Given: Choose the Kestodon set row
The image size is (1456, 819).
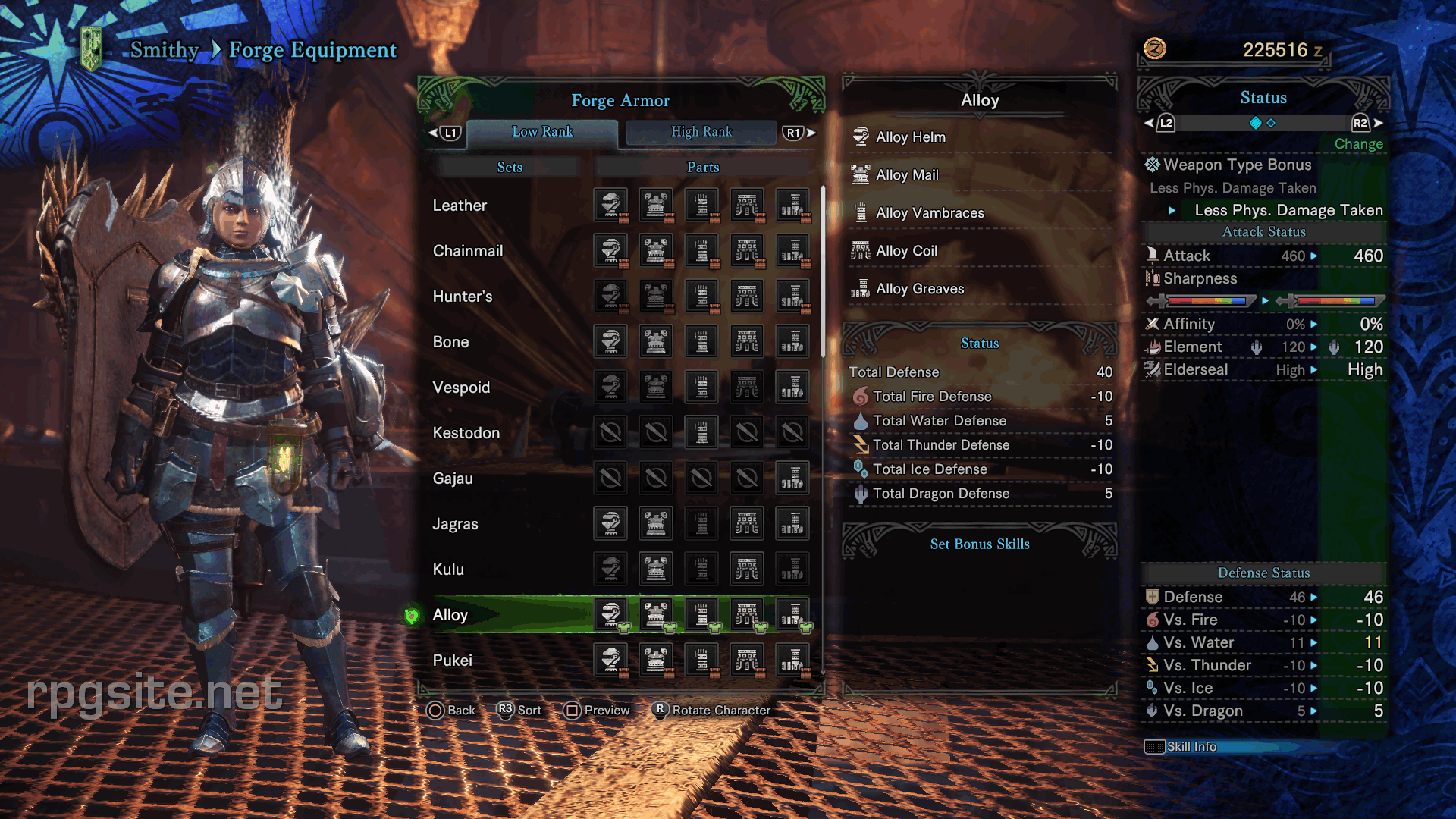Looking at the screenshot, I should [x=466, y=433].
